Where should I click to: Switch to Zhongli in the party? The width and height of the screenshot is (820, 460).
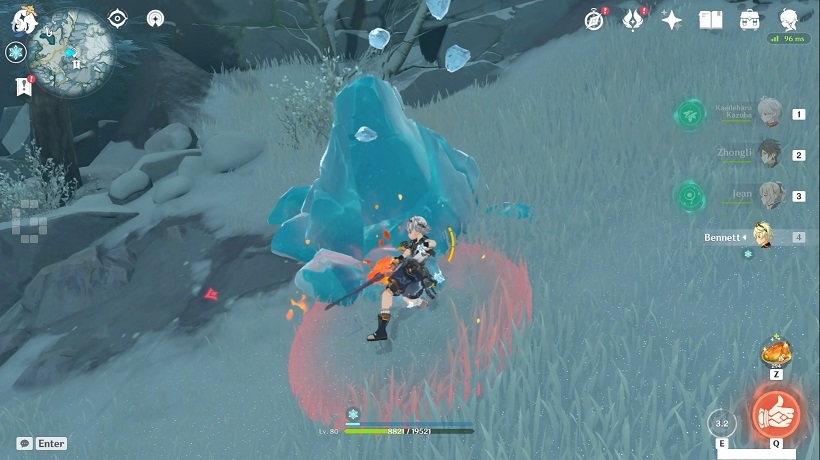coord(768,153)
